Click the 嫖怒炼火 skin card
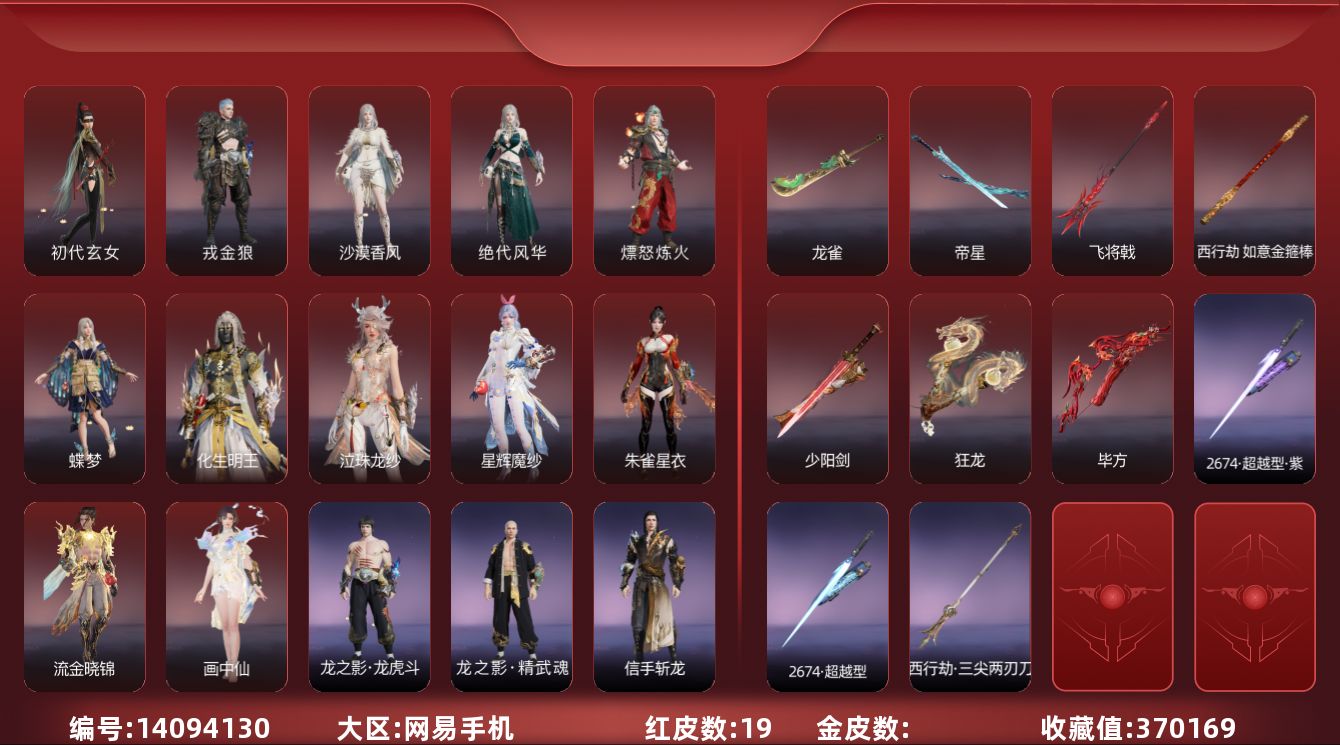Viewport: 1340px width, 745px height. pyautogui.click(x=654, y=180)
